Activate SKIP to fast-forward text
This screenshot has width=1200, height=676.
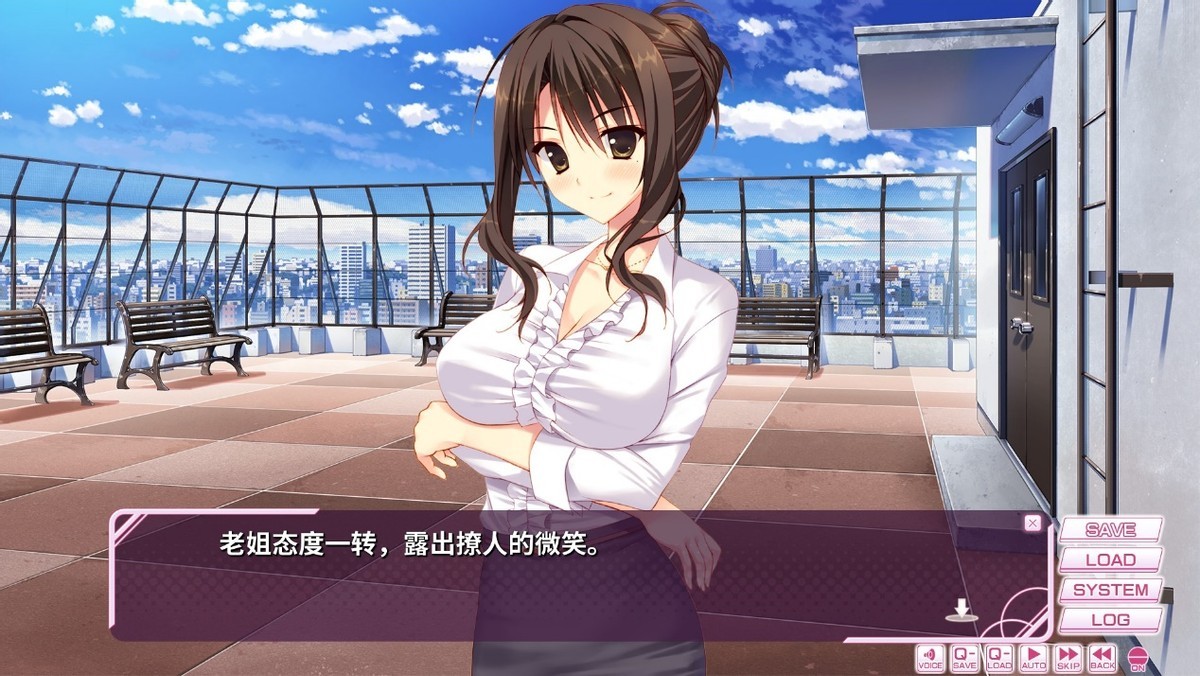point(1068,657)
